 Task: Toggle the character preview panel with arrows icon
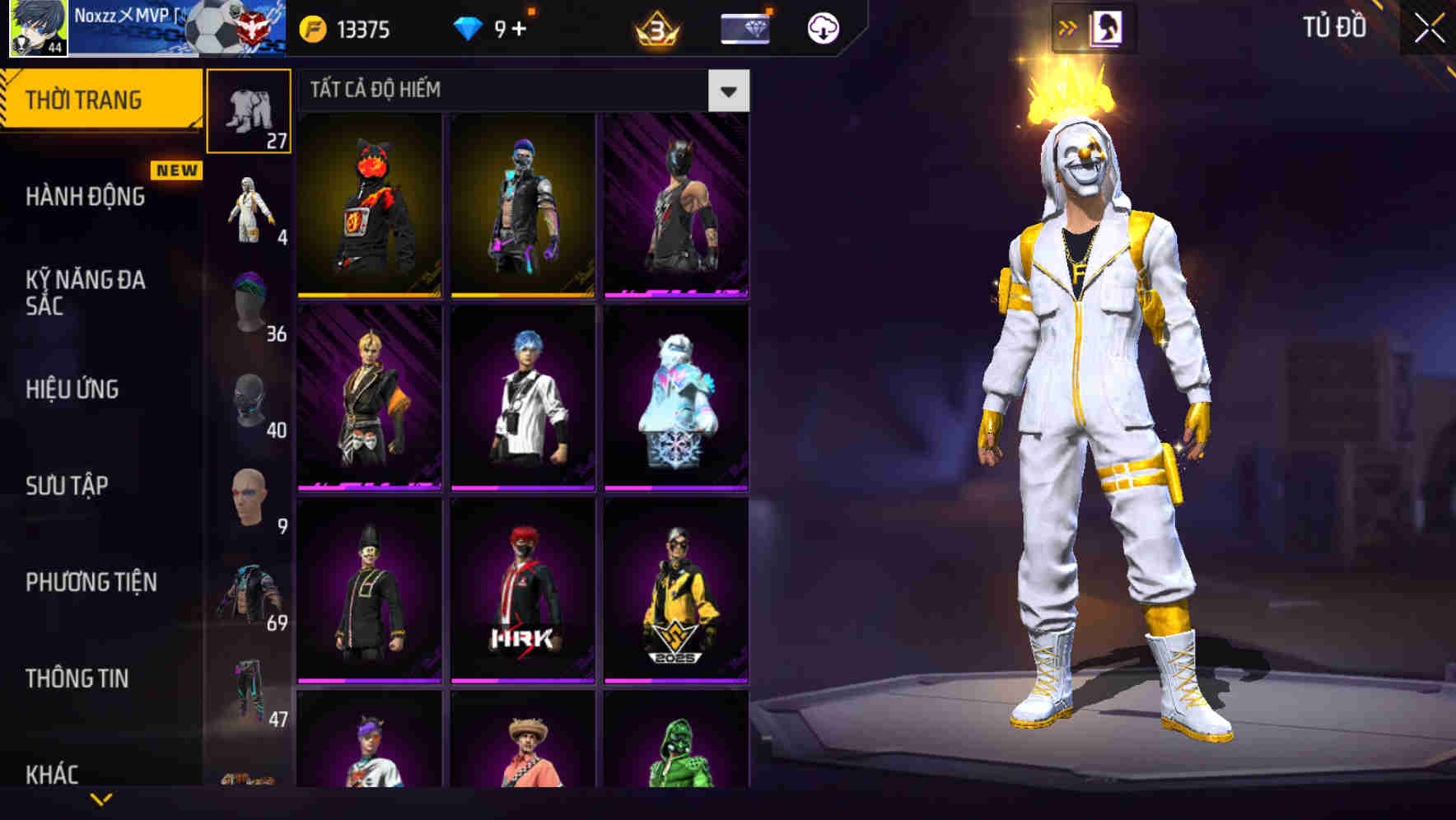[1108, 27]
